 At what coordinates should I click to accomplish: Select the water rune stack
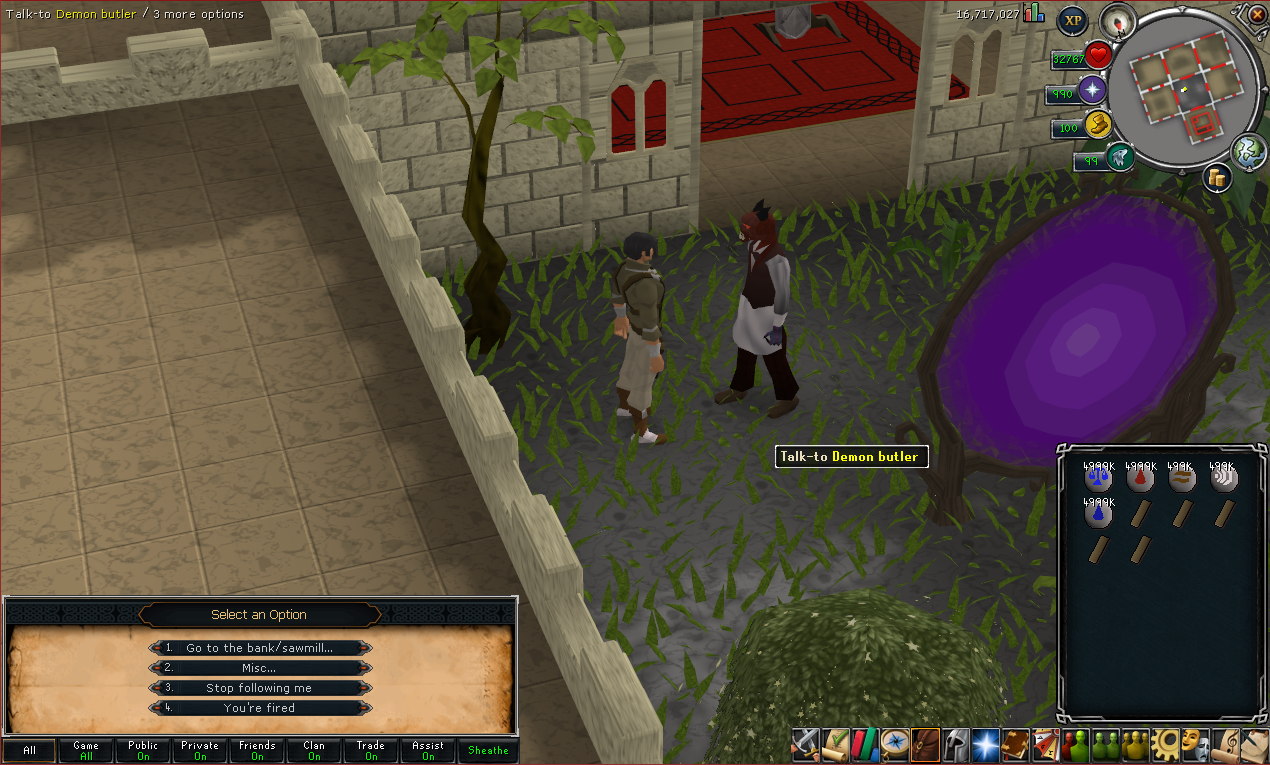(x=1099, y=514)
